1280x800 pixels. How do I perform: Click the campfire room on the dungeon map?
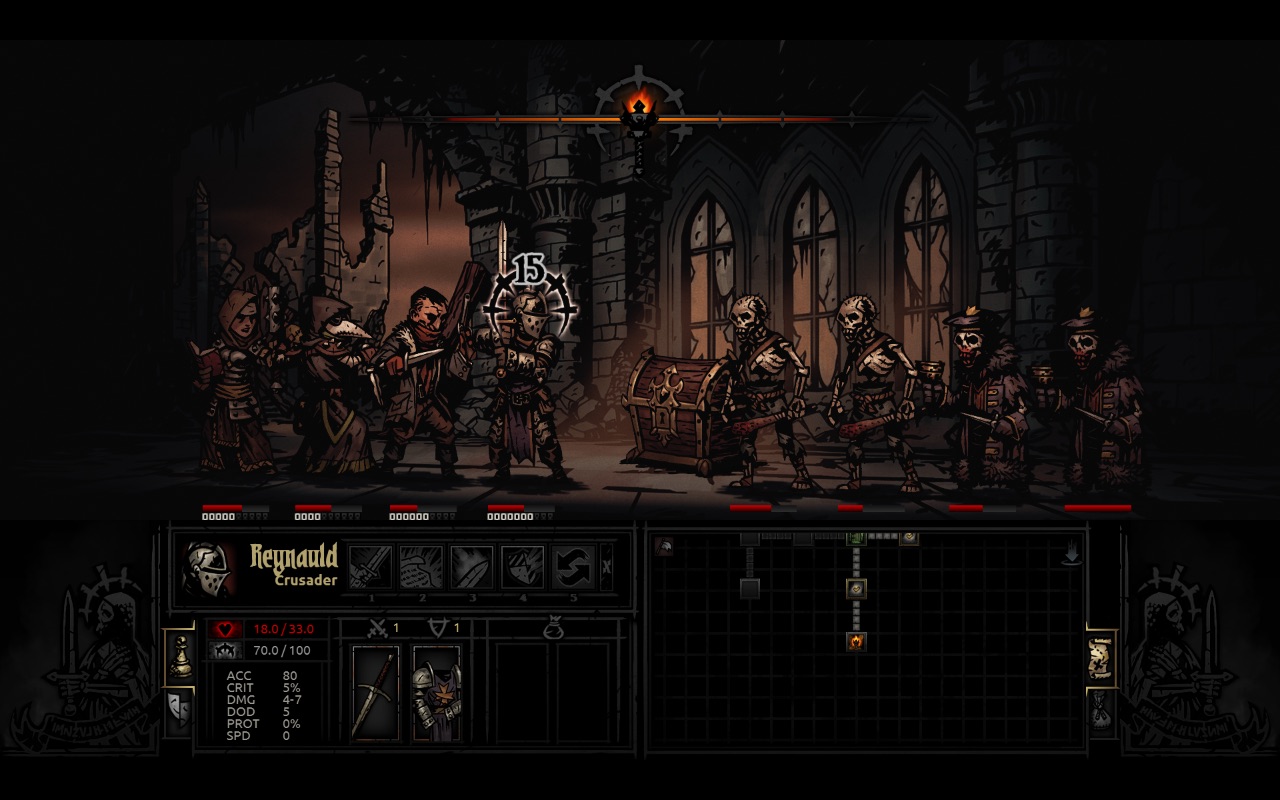click(855, 641)
